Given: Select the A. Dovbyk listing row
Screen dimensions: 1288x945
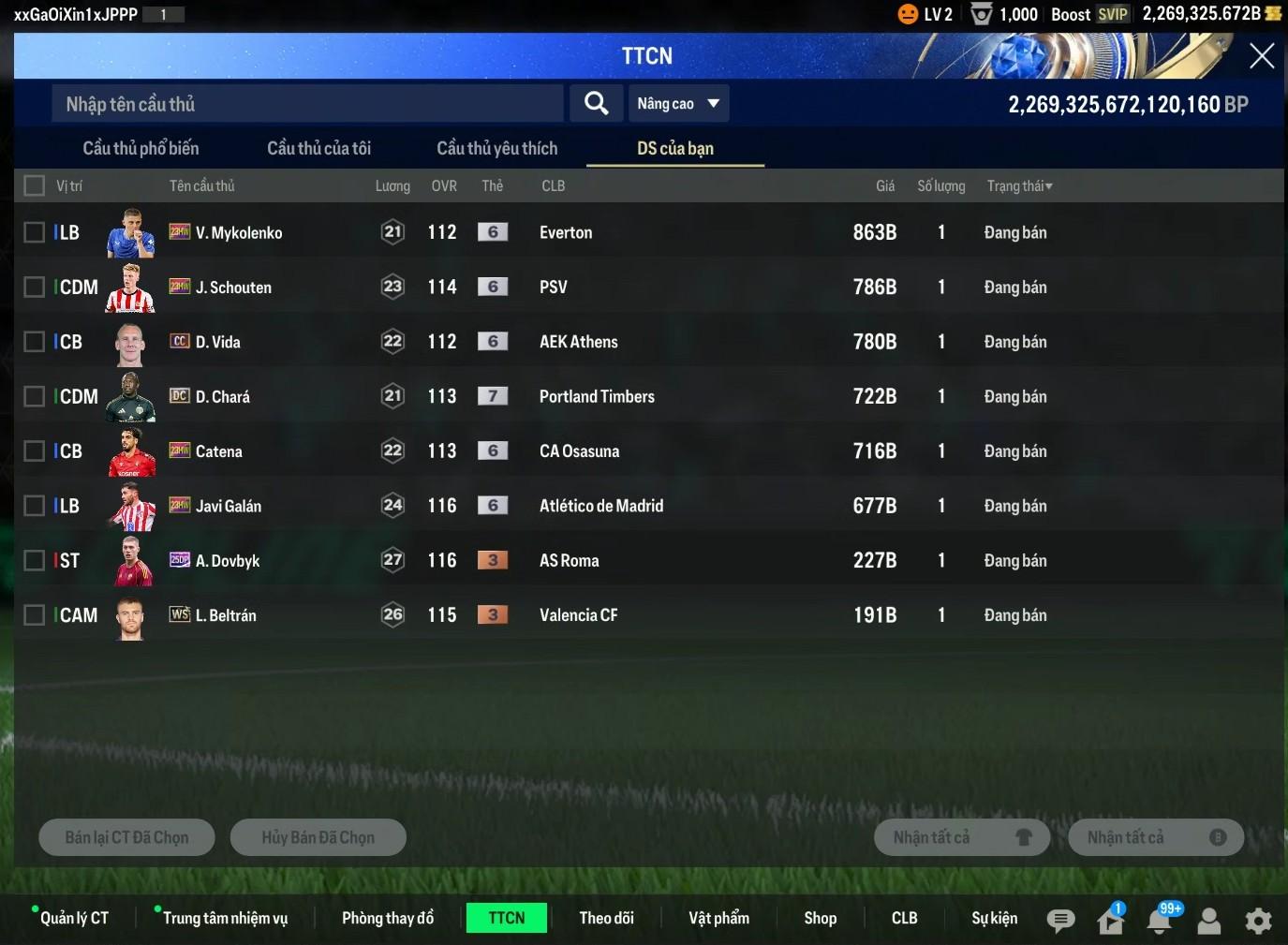Looking at the screenshot, I should tap(562, 560).
